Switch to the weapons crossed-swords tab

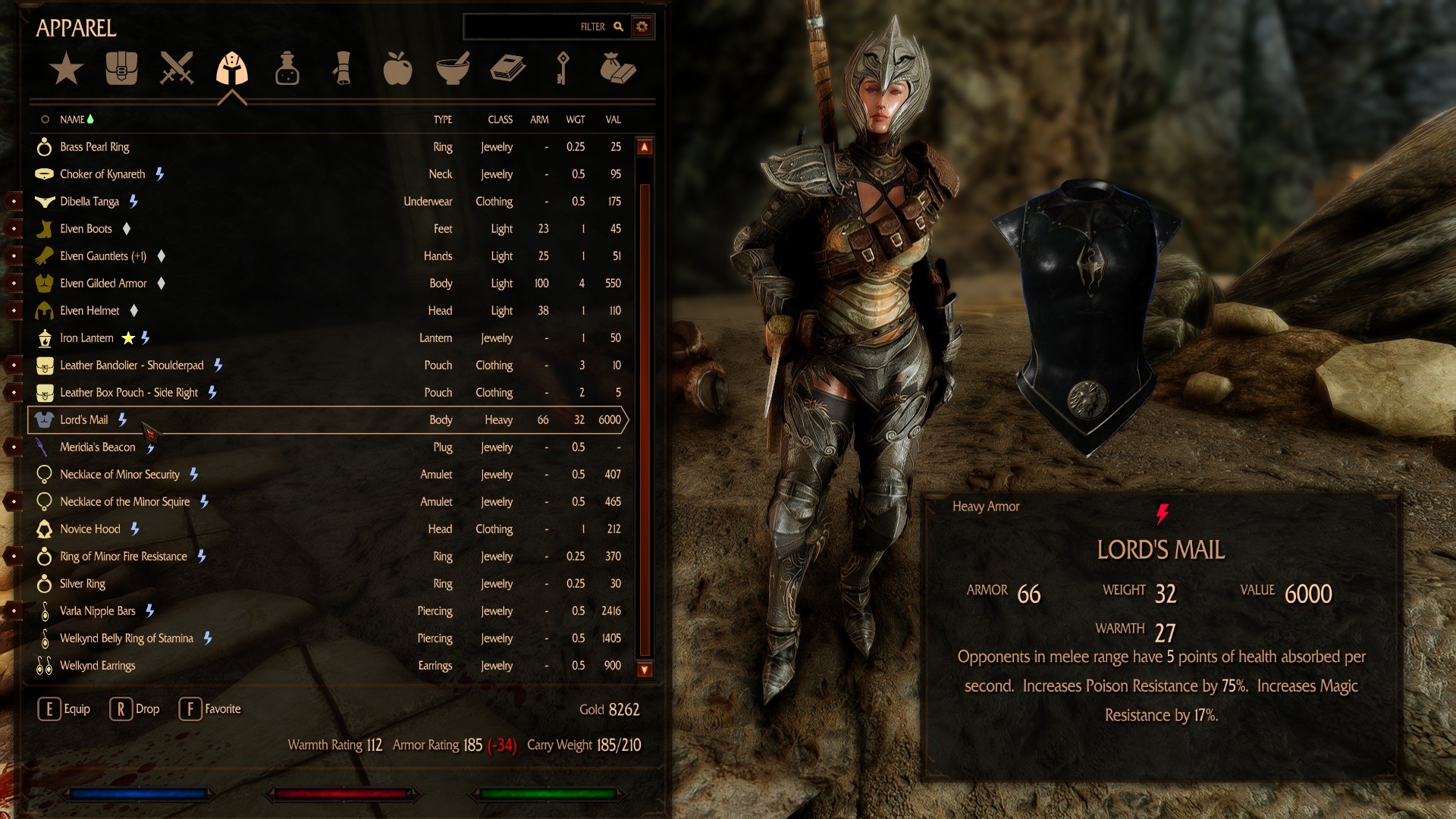coord(177,68)
